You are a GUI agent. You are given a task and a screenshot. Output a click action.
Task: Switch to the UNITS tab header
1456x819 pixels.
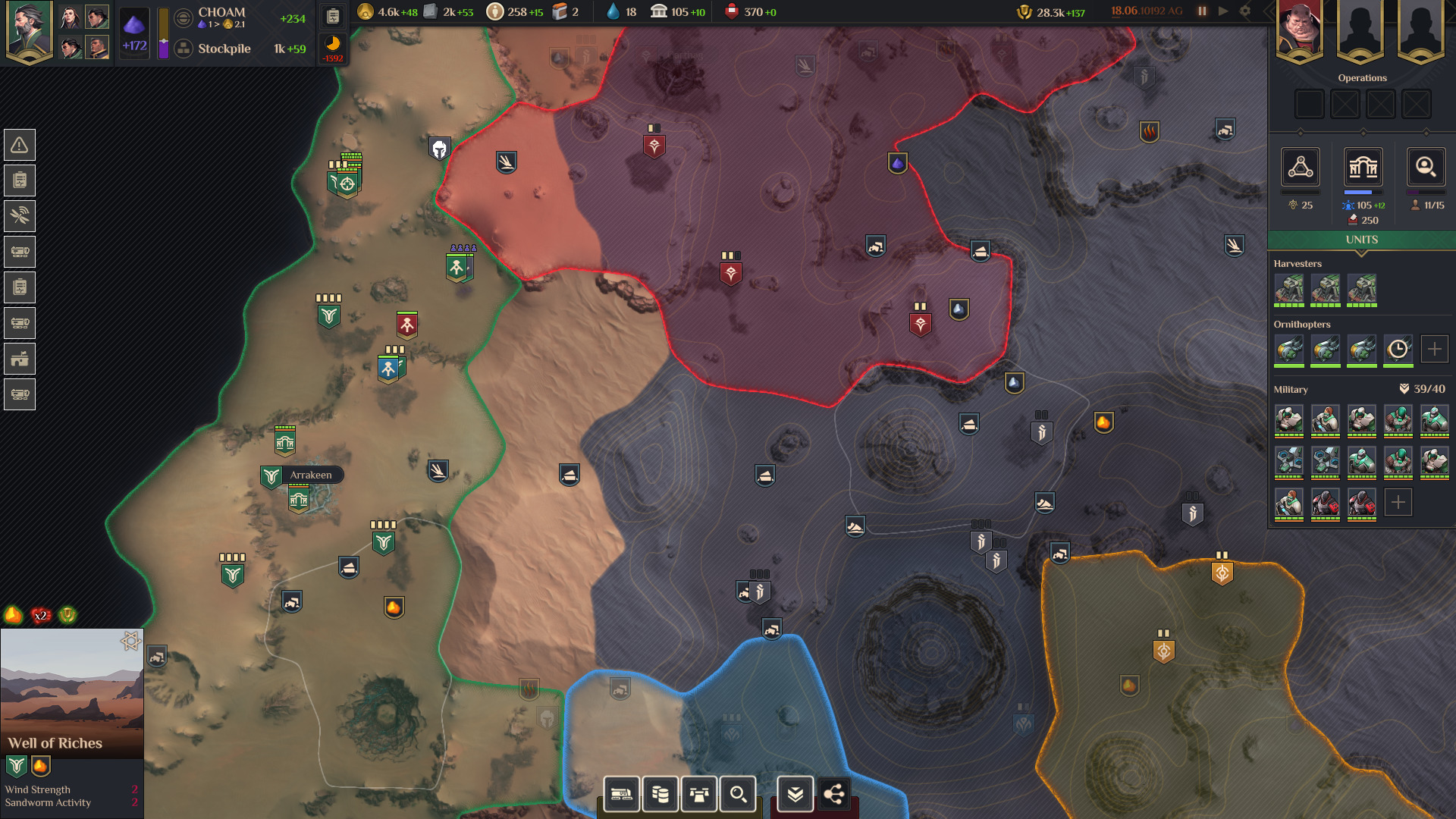click(x=1362, y=240)
